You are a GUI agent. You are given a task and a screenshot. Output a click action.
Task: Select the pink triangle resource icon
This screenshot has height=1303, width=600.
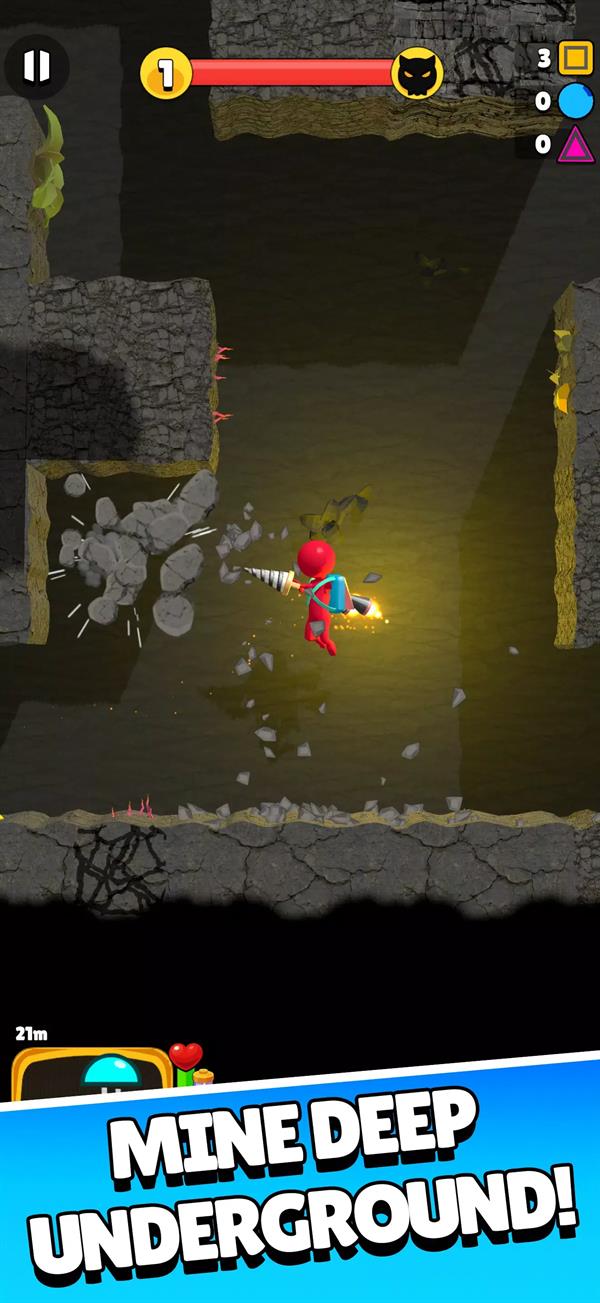pos(575,144)
